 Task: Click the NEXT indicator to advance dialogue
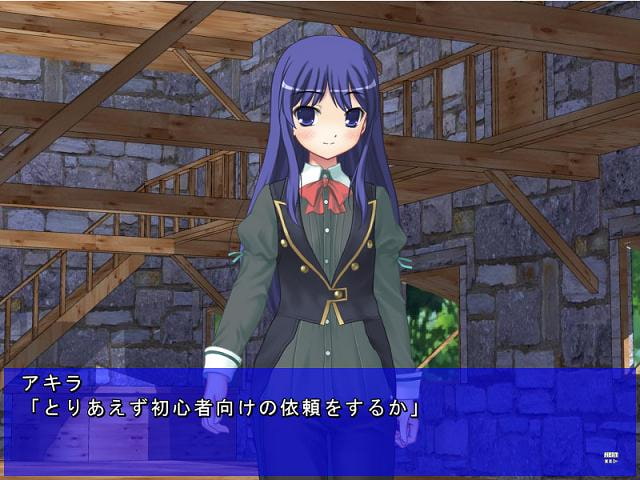[x=611, y=457]
